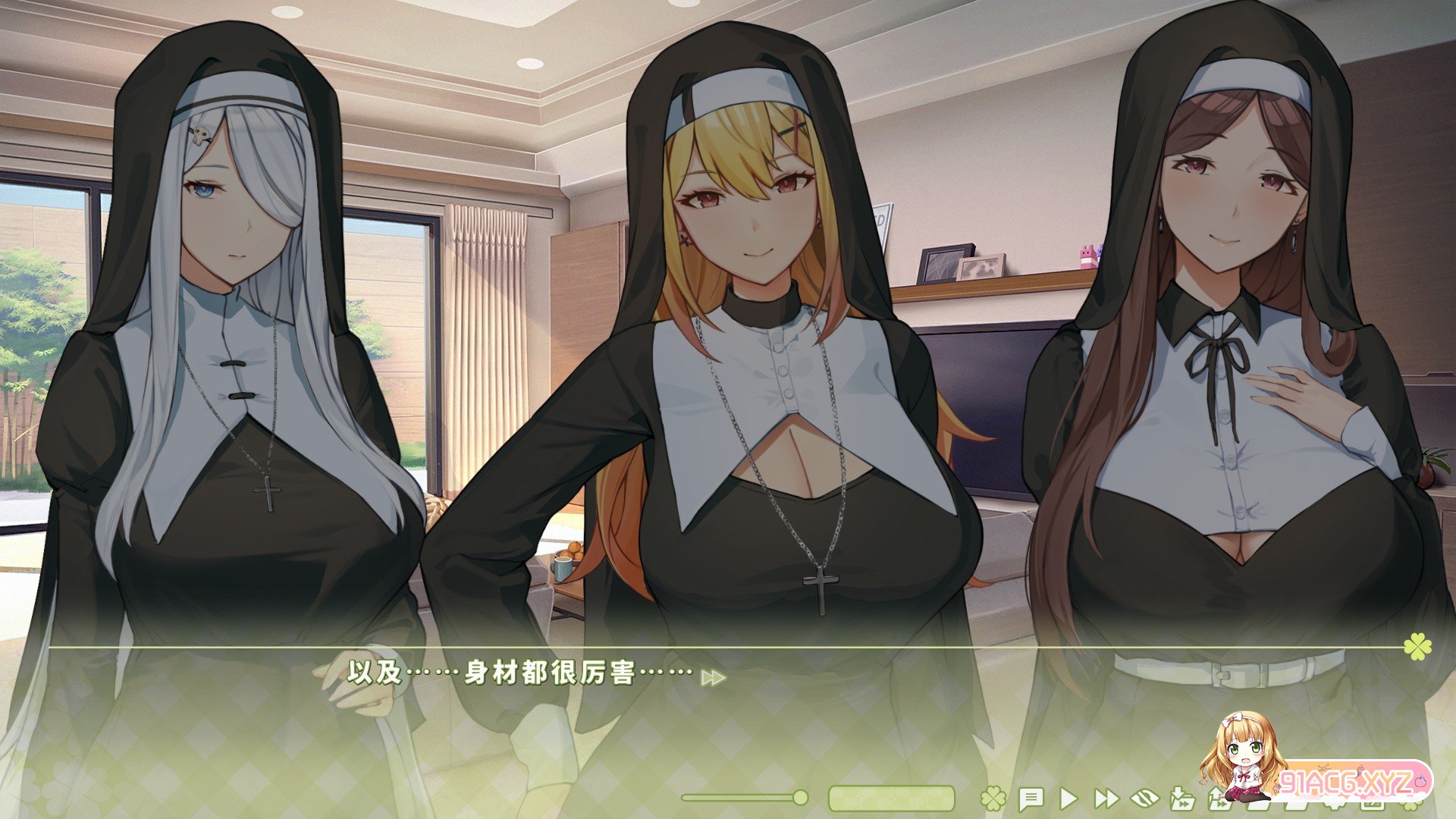Click the heart-clover icon beside the picture icon

[x=1332, y=804]
